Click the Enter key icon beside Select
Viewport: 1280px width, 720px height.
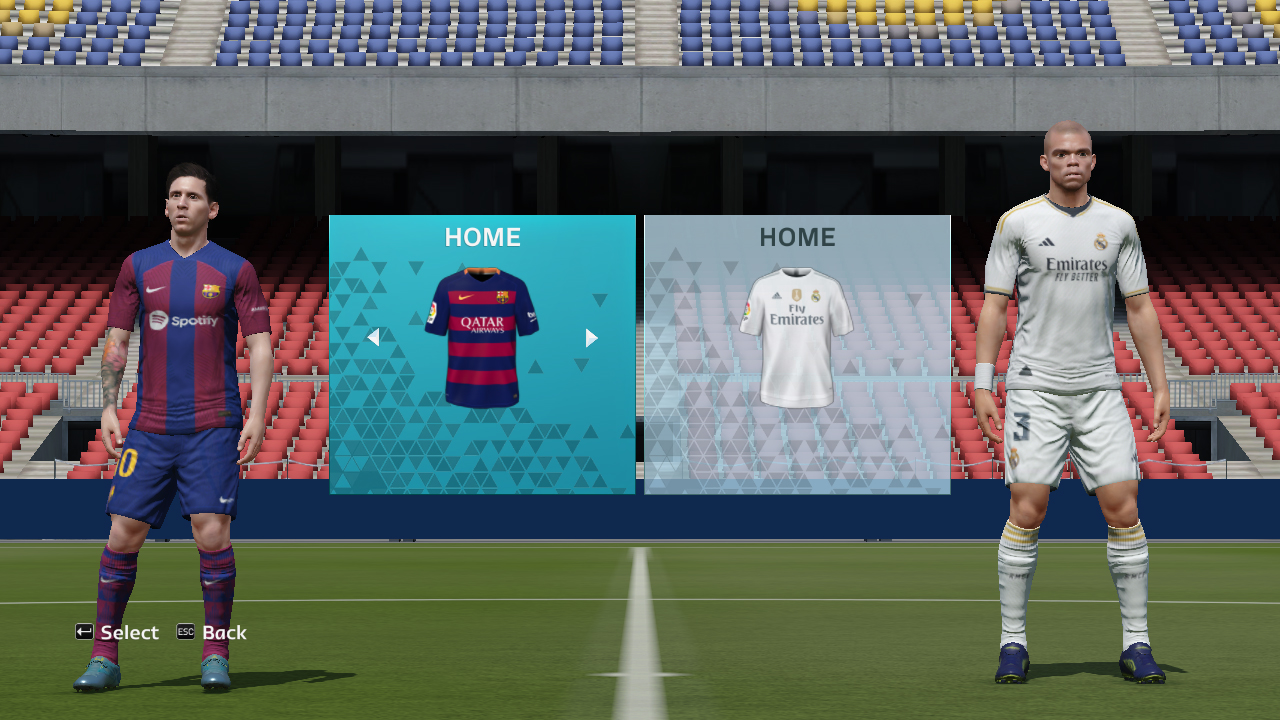[x=82, y=632]
